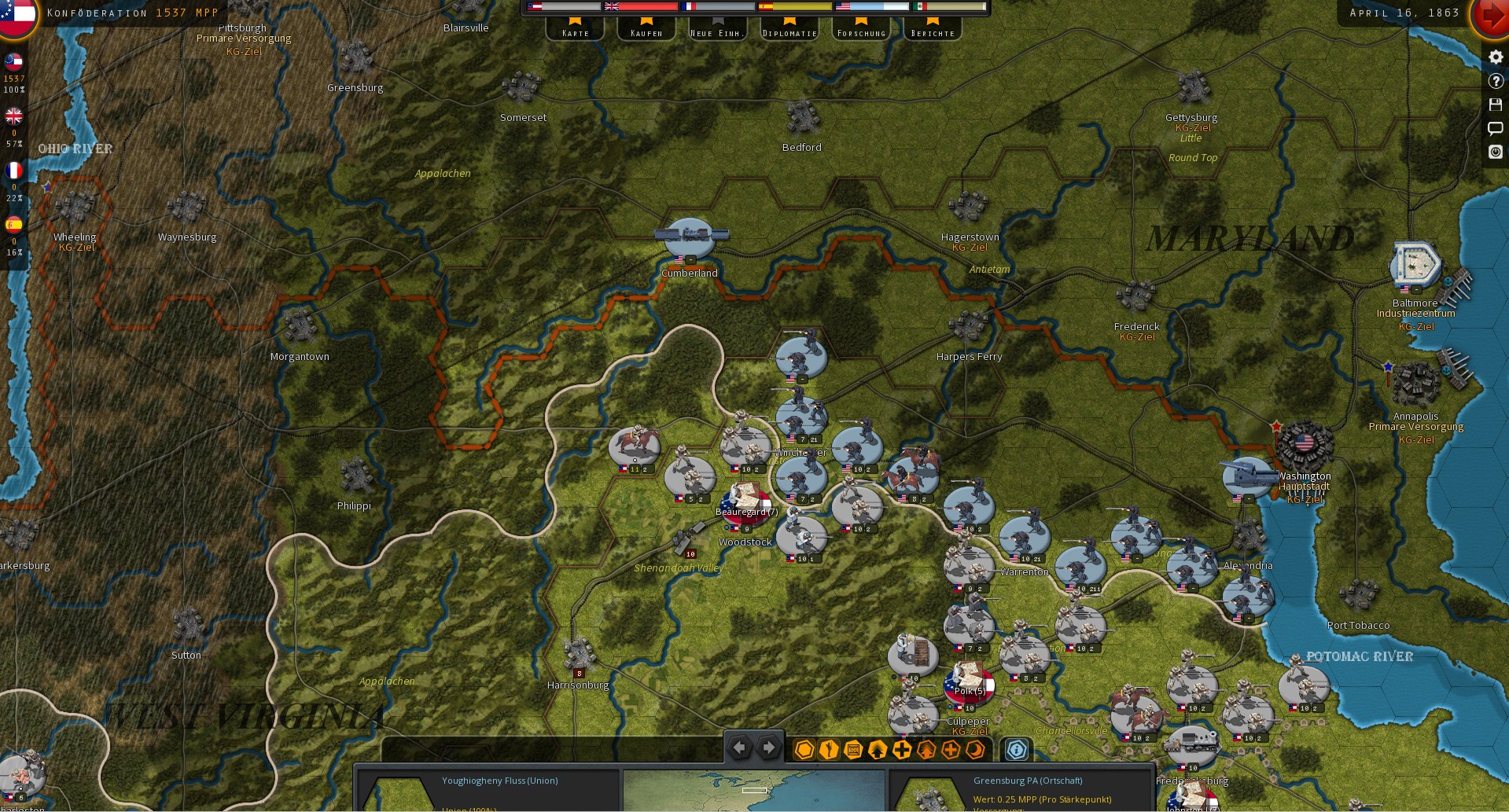Click the floppy disk save icon
The image size is (1509, 812).
pyautogui.click(x=1495, y=105)
